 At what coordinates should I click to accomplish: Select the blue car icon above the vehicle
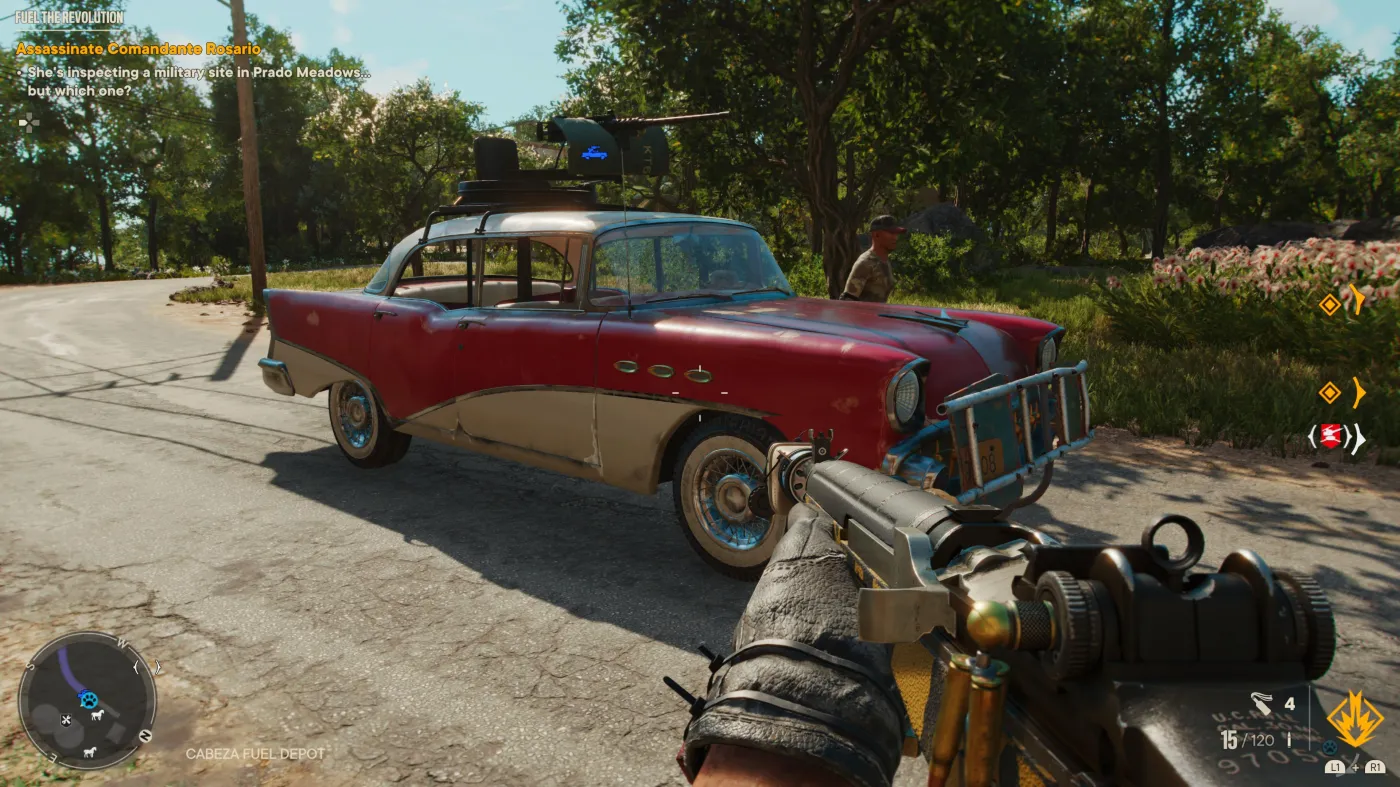[594, 153]
